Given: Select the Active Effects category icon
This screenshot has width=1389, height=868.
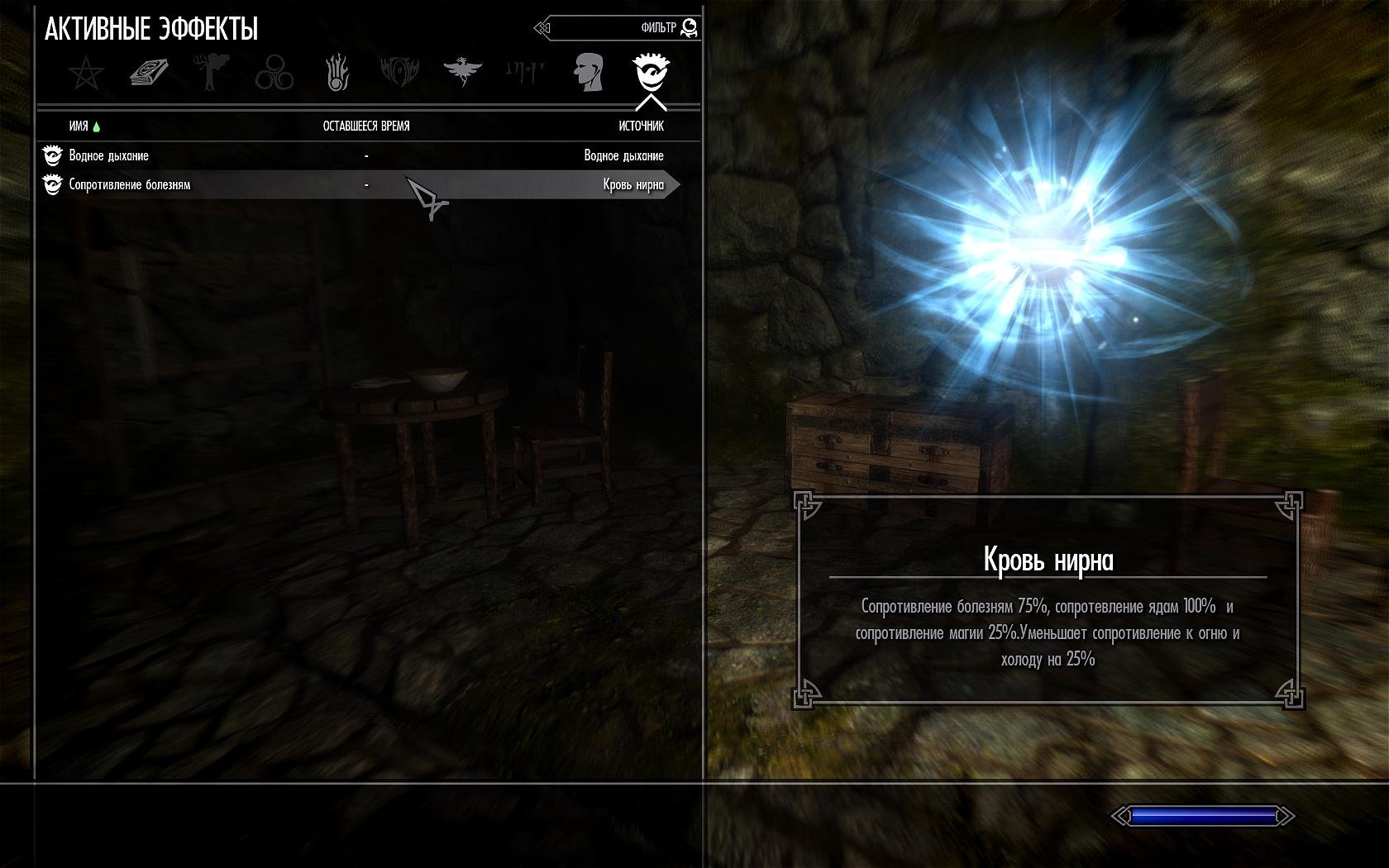Looking at the screenshot, I should (x=651, y=73).
